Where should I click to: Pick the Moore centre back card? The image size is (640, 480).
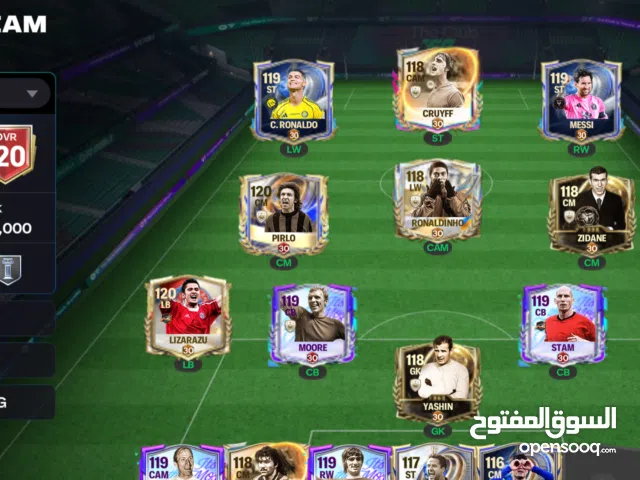click(x=311, y=323)
